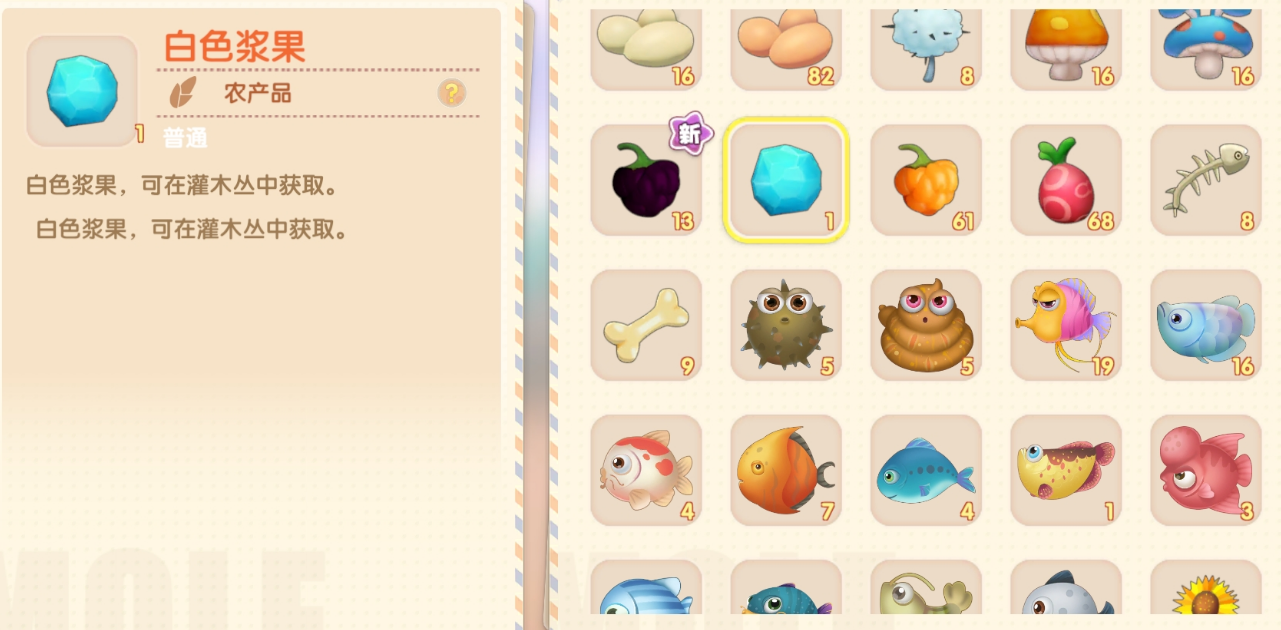Select the yellow and maroon spotted fish
Viewport: 1281px width, 630px height.
[1066, 471]
